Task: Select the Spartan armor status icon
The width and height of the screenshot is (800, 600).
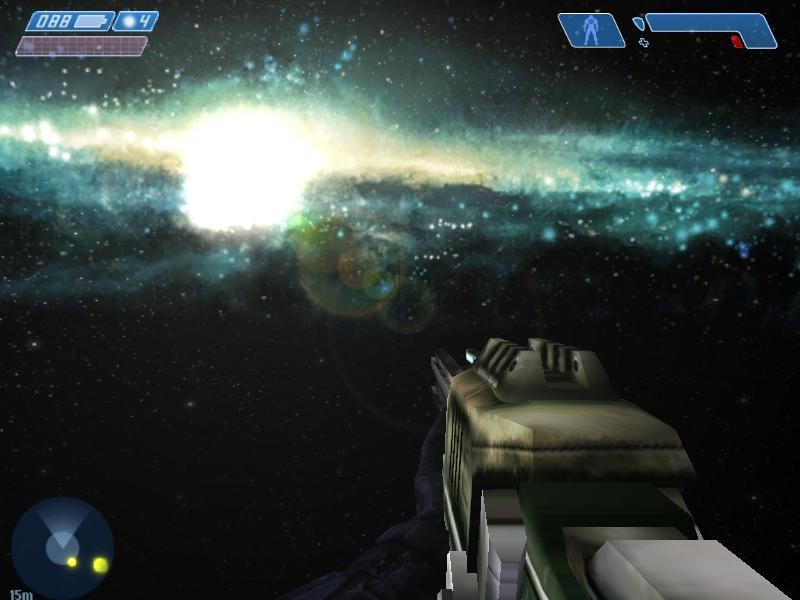Action: tap(591, 30)
